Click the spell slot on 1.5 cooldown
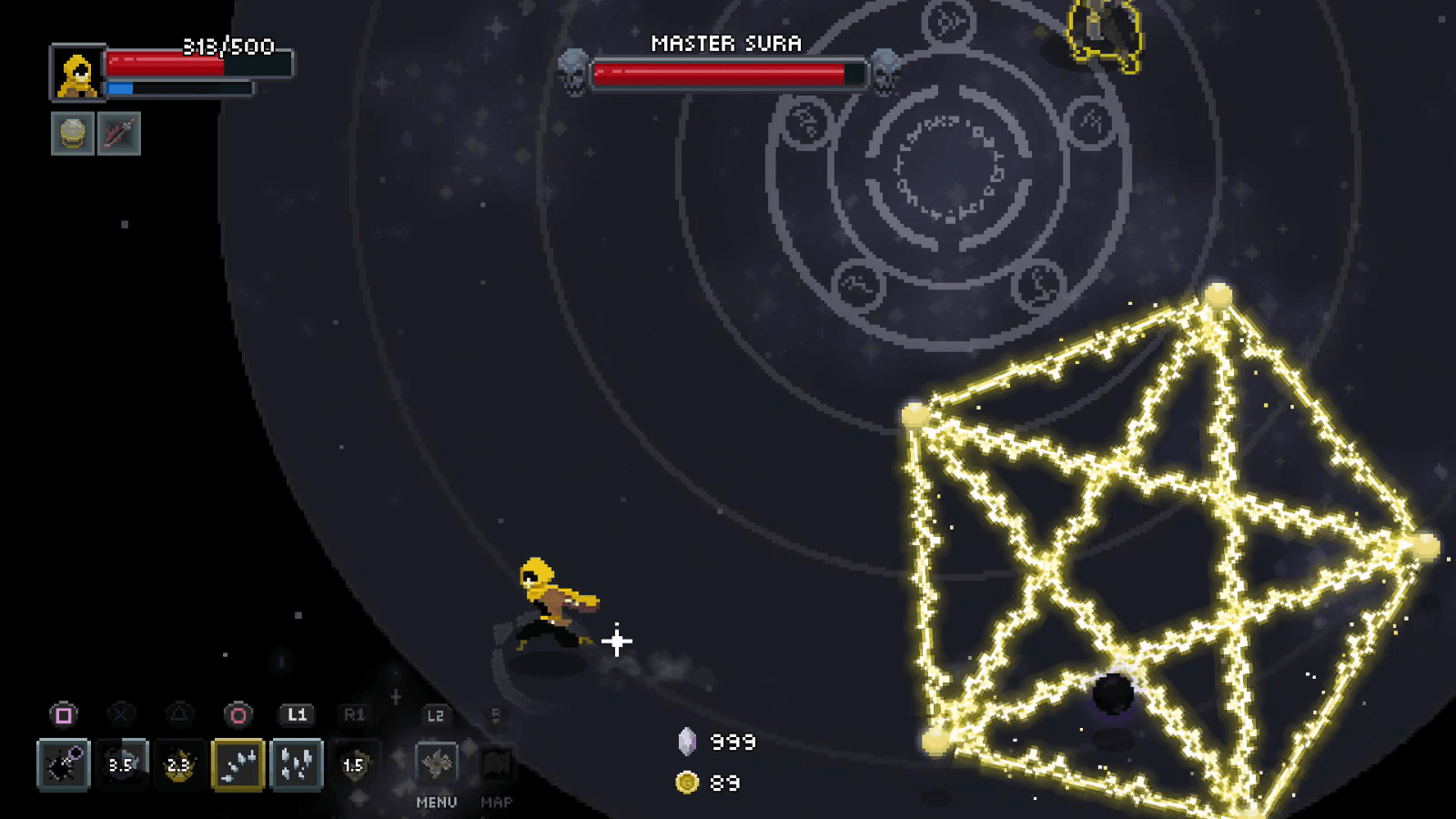The height and width of the screenshot is (819, 1456). (x=354, y=763)
